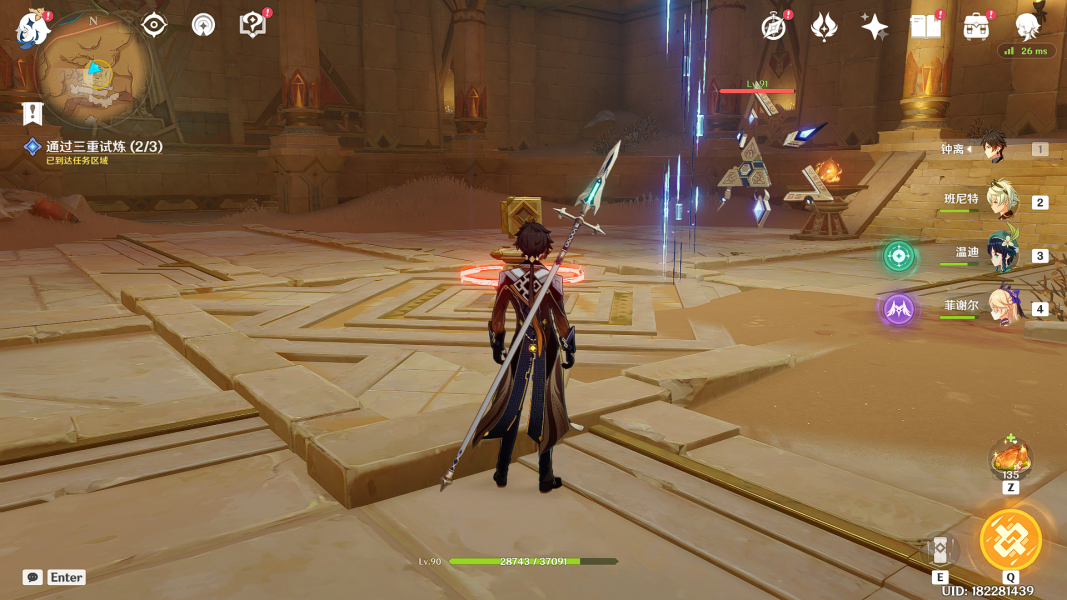
Task: Open the wish star icon
Action: (874, 27)
